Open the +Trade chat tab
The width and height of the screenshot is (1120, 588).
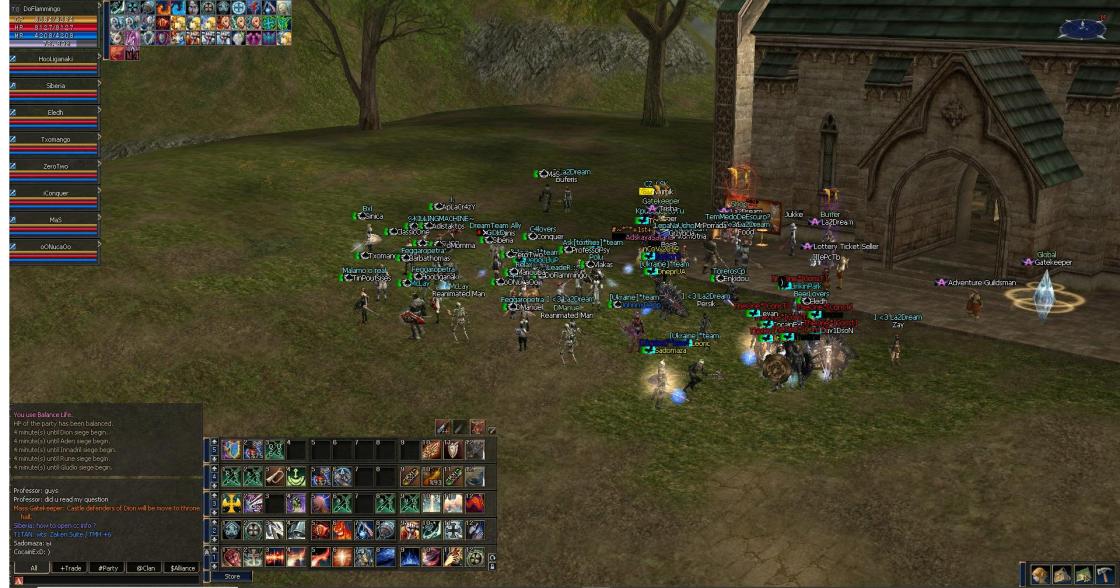[x=70, y=567]
